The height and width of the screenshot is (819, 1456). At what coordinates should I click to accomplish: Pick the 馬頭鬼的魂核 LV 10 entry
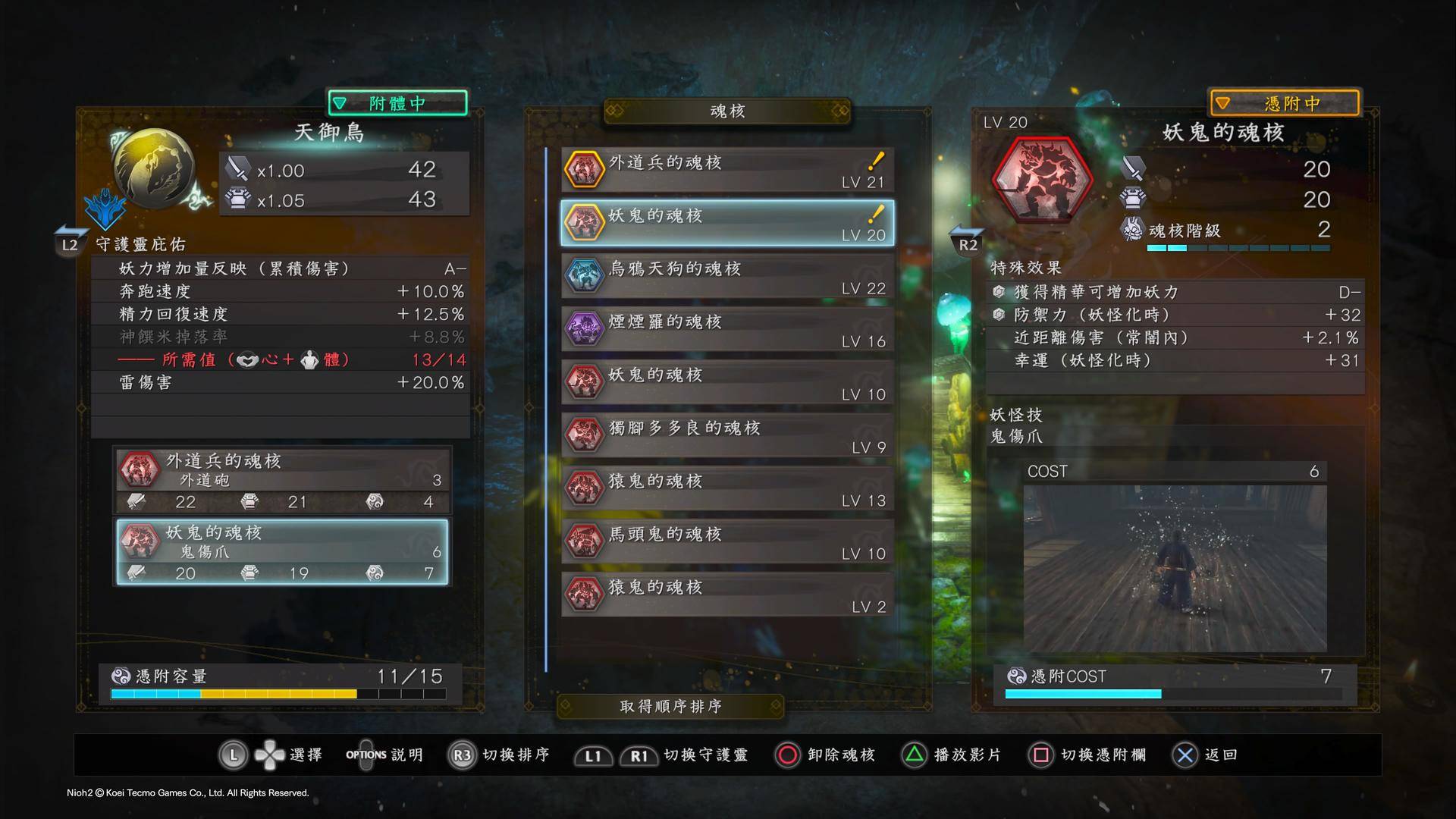726,542
